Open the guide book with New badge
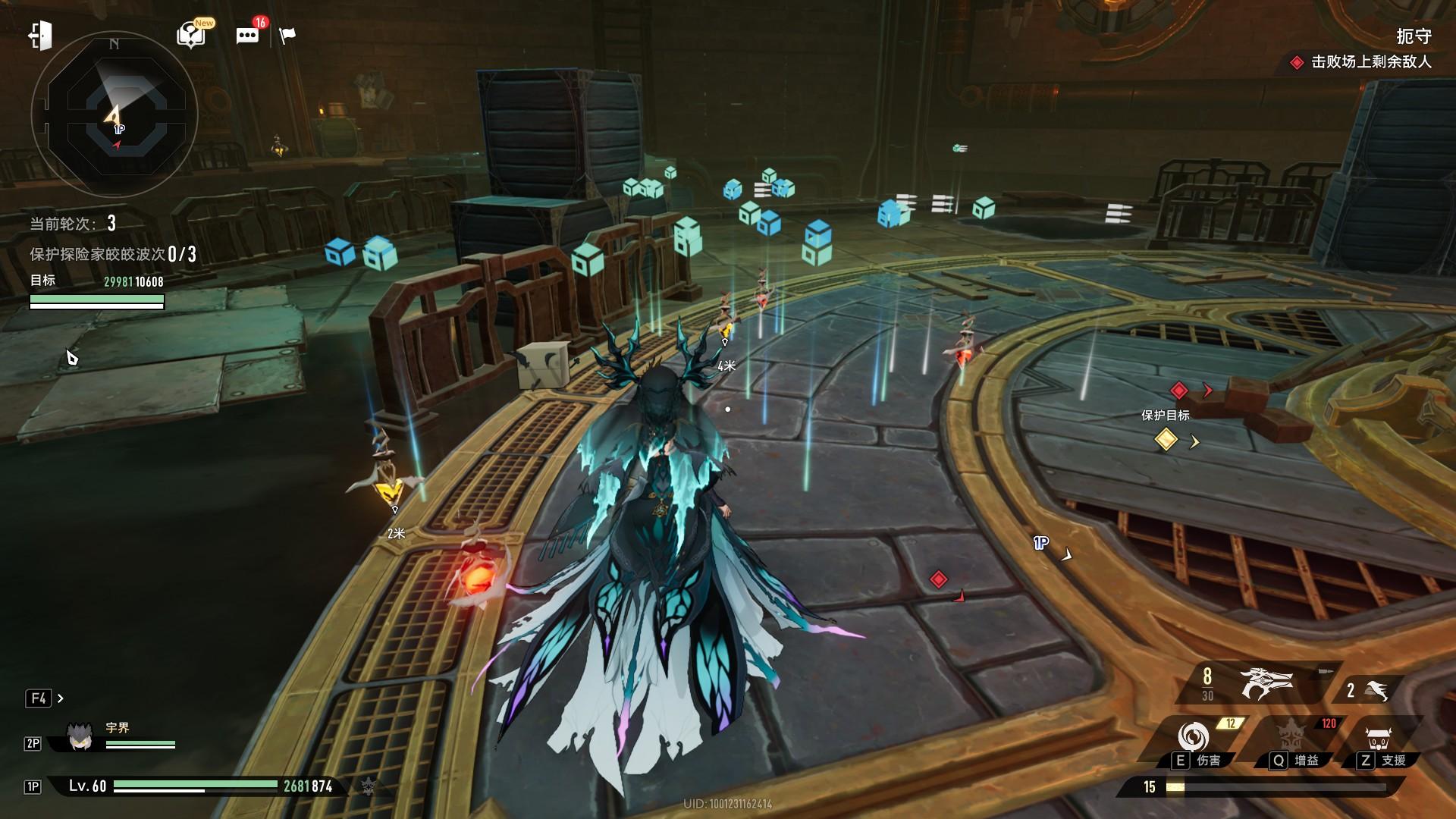 point(190,35)
